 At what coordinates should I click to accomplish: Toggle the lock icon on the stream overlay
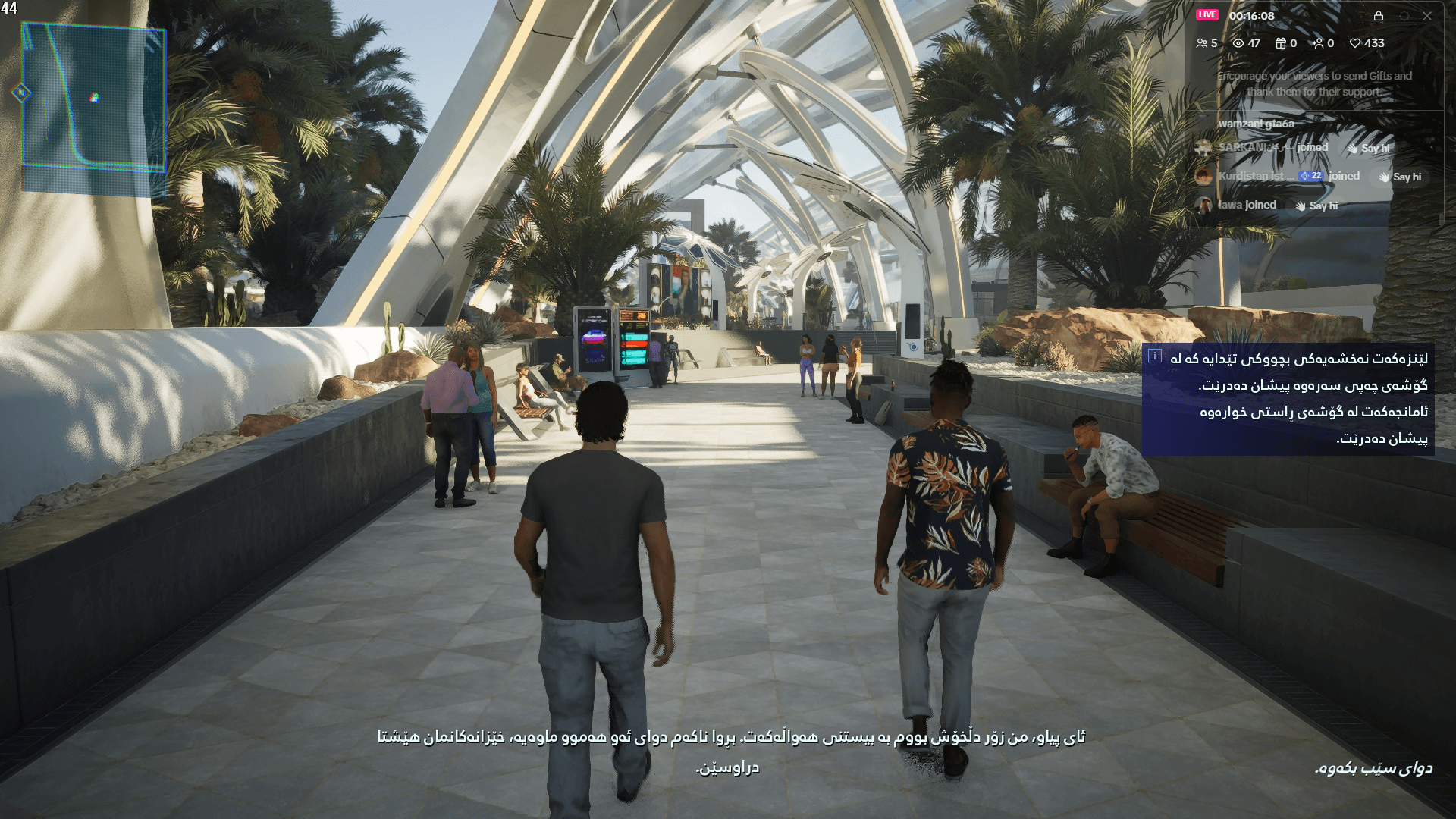1379,16
